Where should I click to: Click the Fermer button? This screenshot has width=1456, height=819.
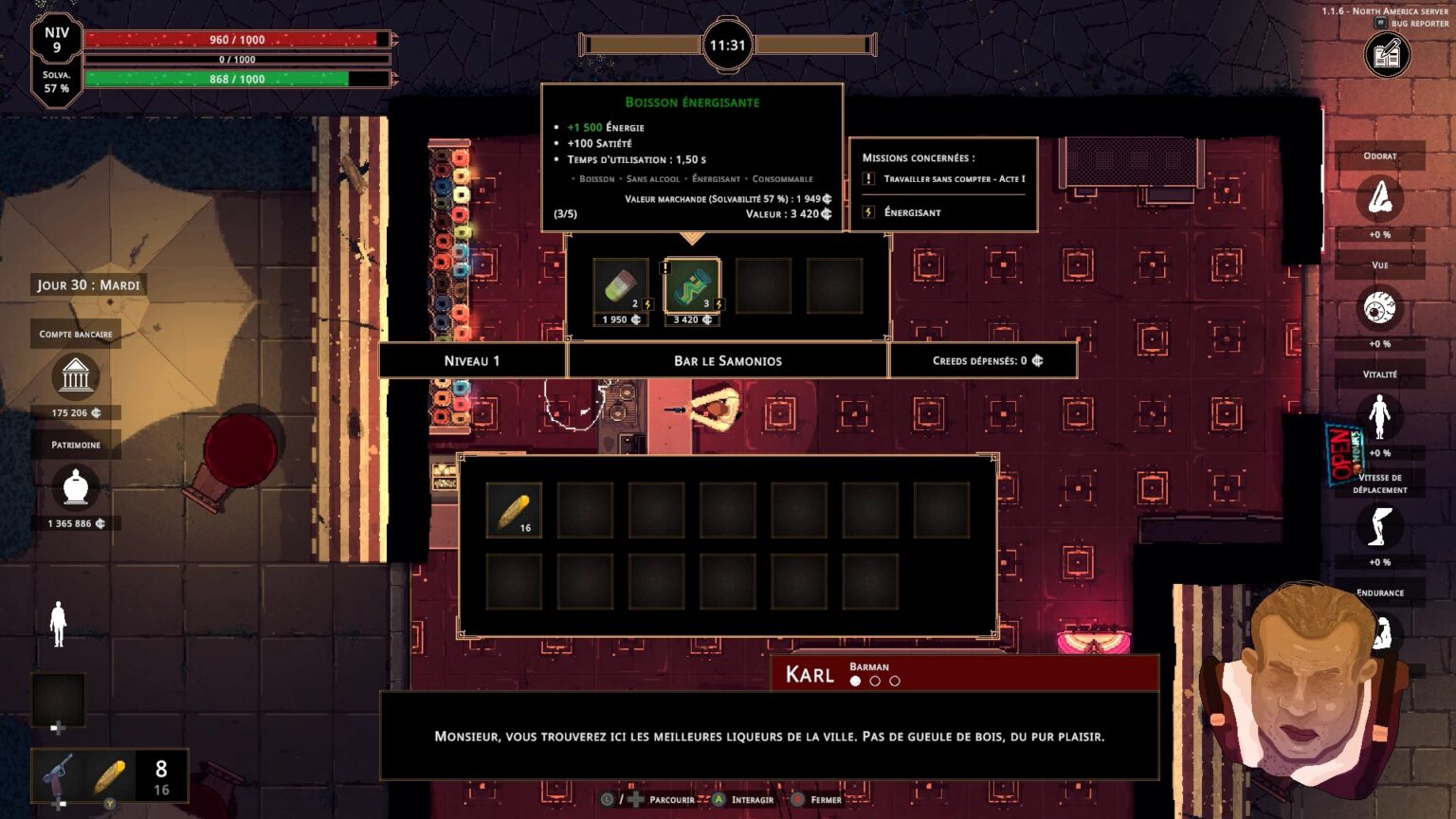tap(821, 800)
